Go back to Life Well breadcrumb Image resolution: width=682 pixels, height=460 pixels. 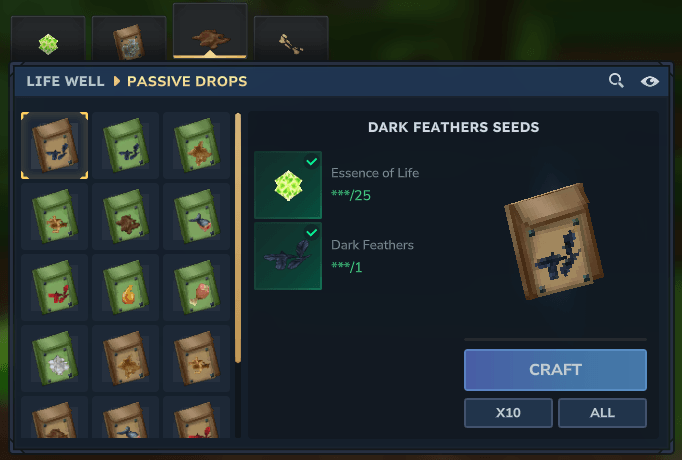(x=67, y=81)
